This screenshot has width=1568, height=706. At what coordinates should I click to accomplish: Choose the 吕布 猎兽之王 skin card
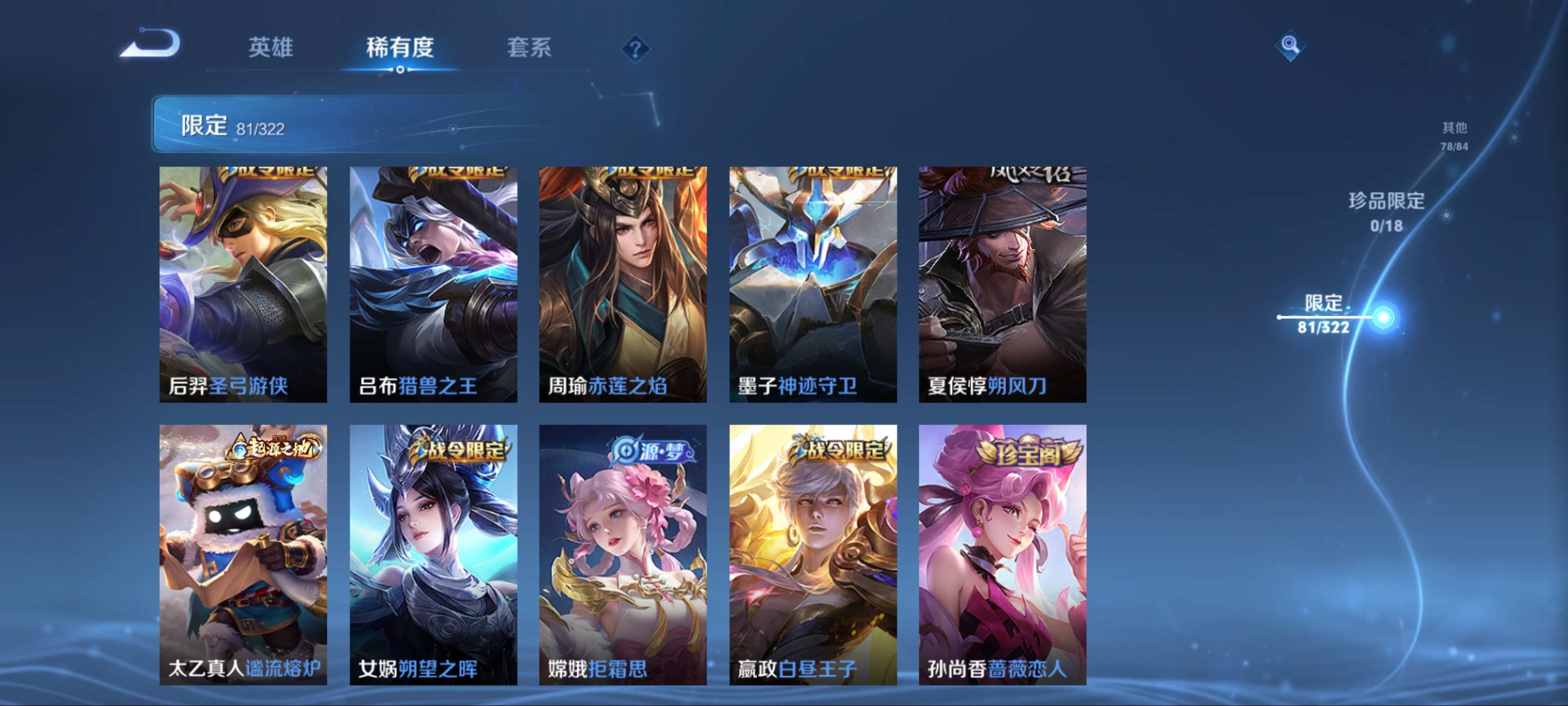(x=433, y=284)
